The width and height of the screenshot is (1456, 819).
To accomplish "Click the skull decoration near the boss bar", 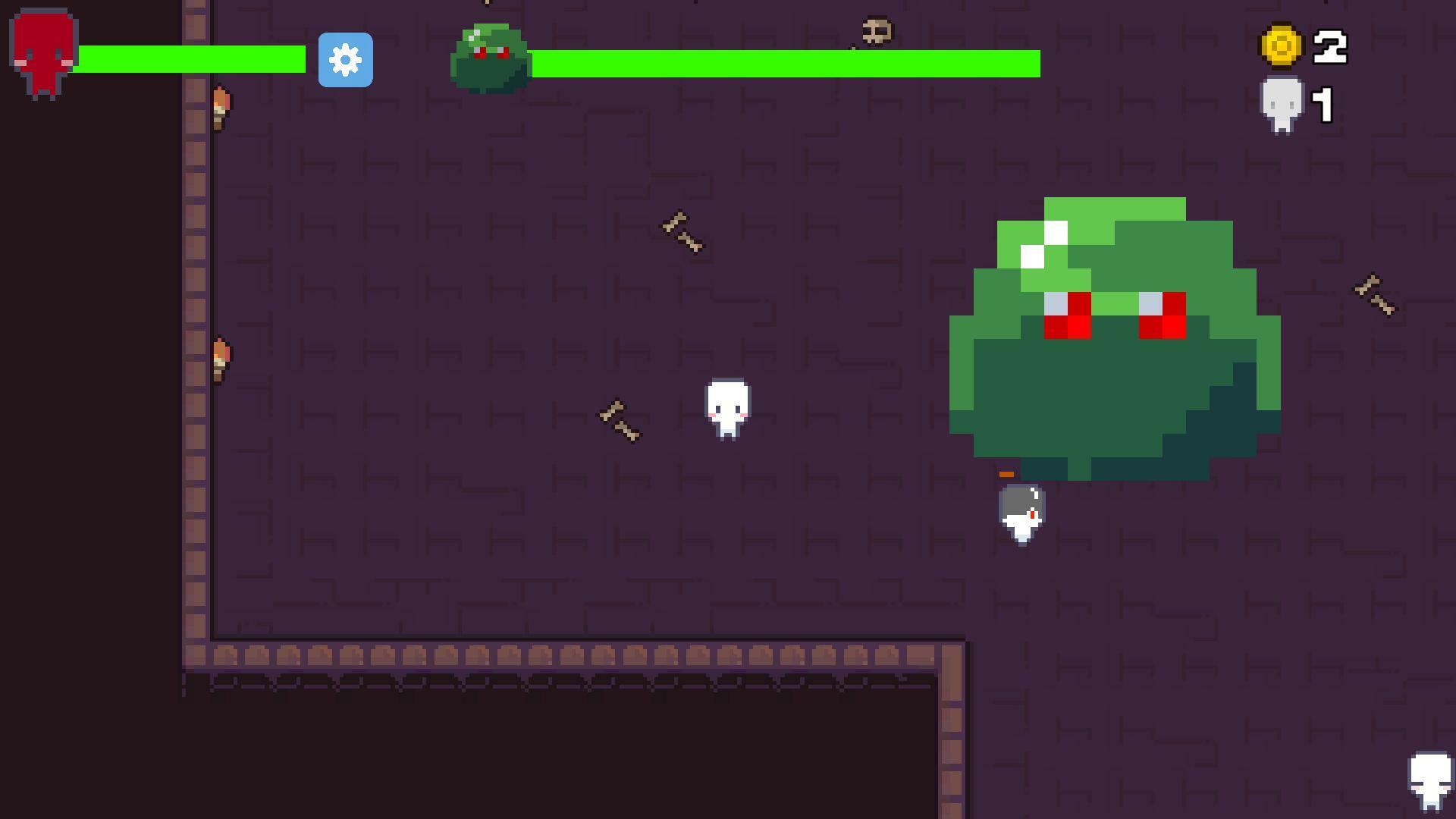I will [876, 30].
